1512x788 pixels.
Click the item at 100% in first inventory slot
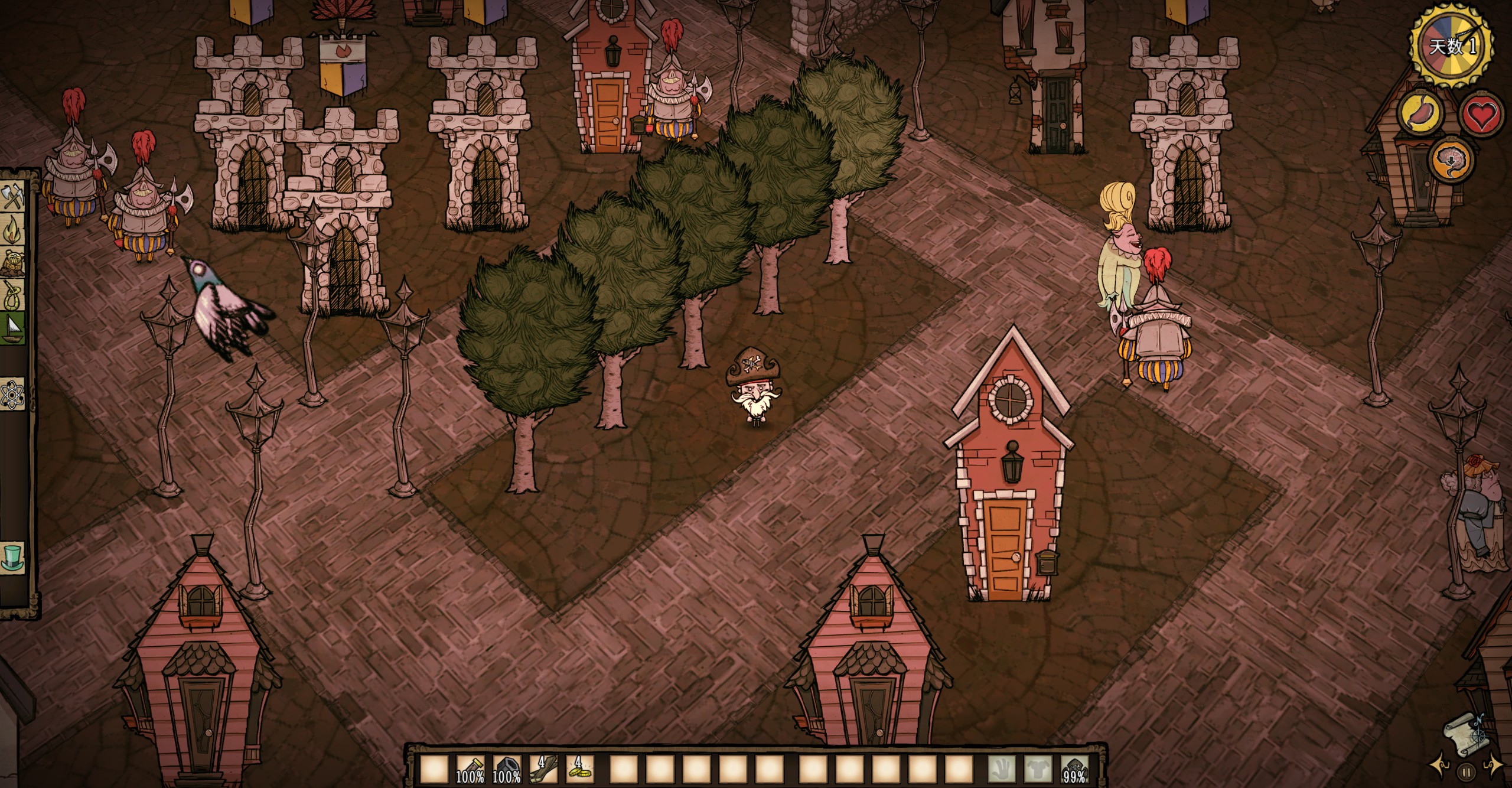470,771
